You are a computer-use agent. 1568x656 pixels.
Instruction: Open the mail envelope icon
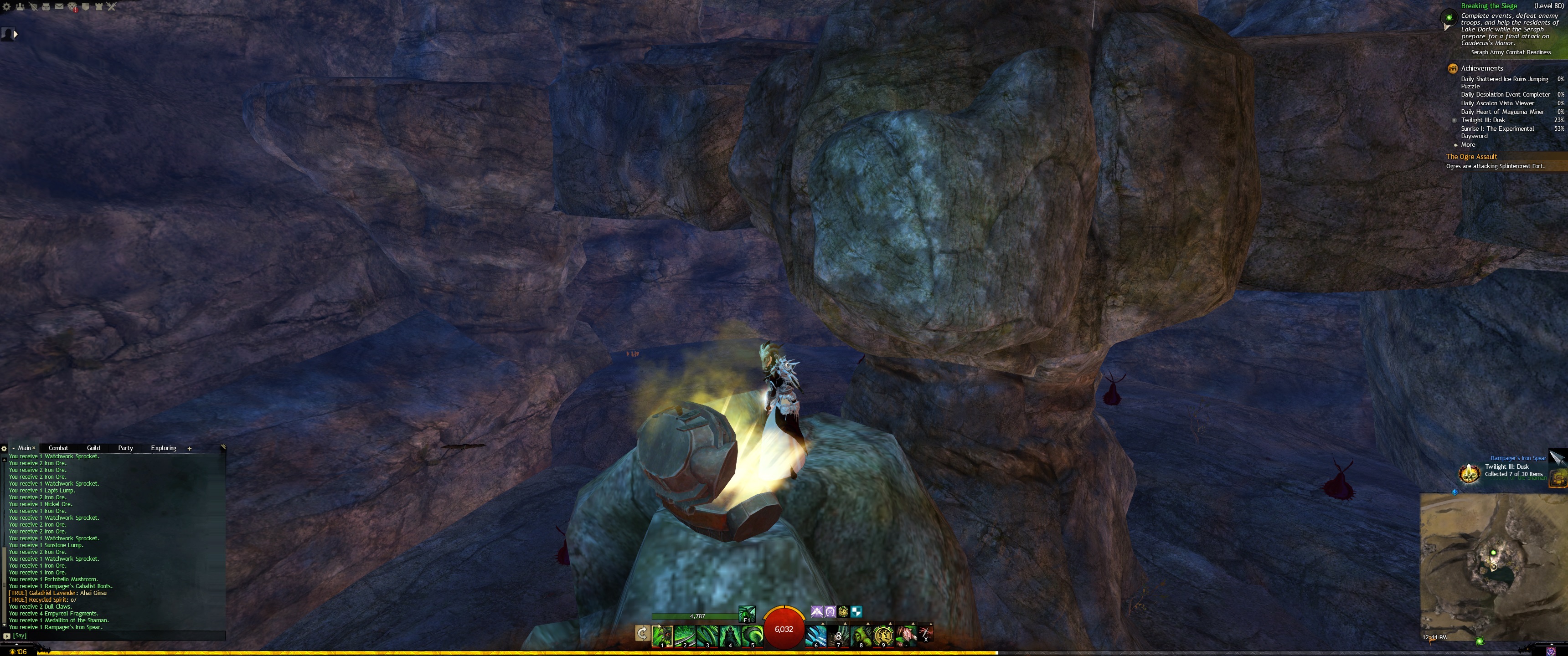pyautogui.click(x=59, y=7)
